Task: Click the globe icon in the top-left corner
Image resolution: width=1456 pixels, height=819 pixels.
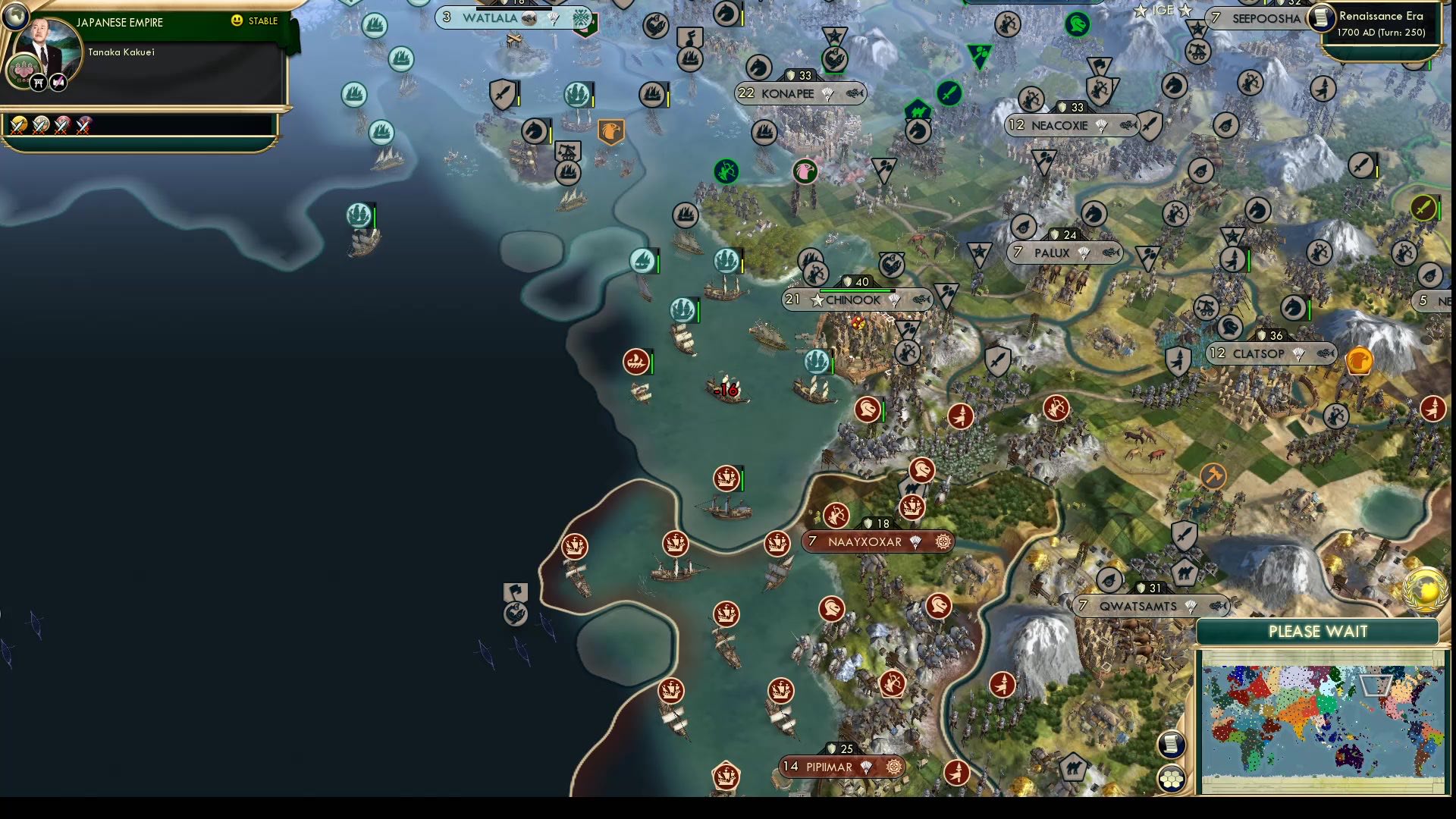Action: coord(14,16)
